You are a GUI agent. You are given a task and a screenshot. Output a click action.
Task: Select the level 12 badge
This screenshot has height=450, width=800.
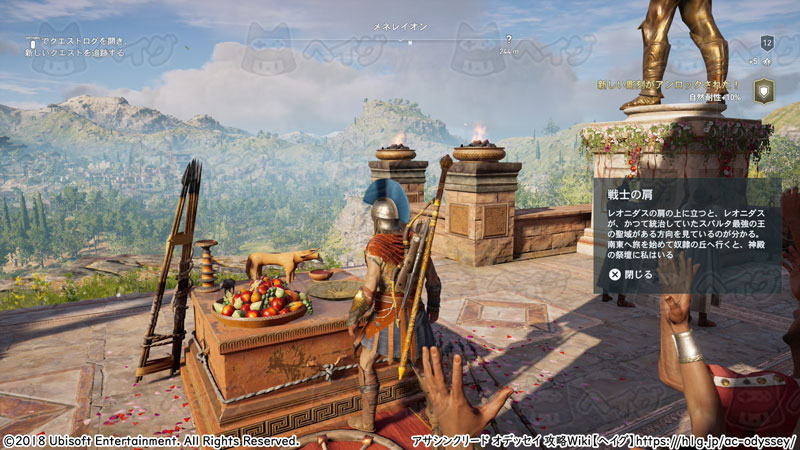(x=767, y=42)
